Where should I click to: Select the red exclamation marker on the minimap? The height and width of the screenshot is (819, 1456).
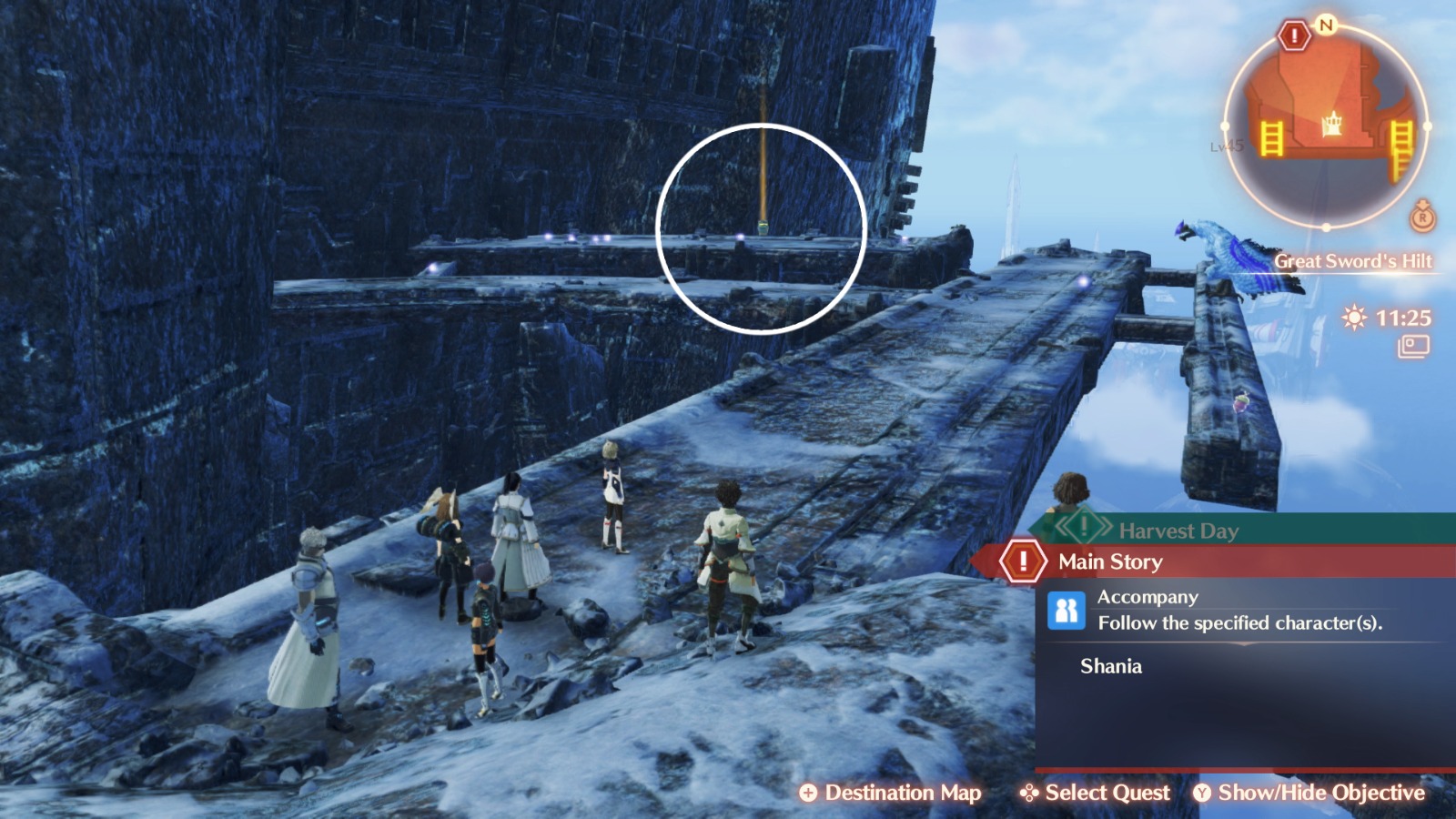point(1294,34)
